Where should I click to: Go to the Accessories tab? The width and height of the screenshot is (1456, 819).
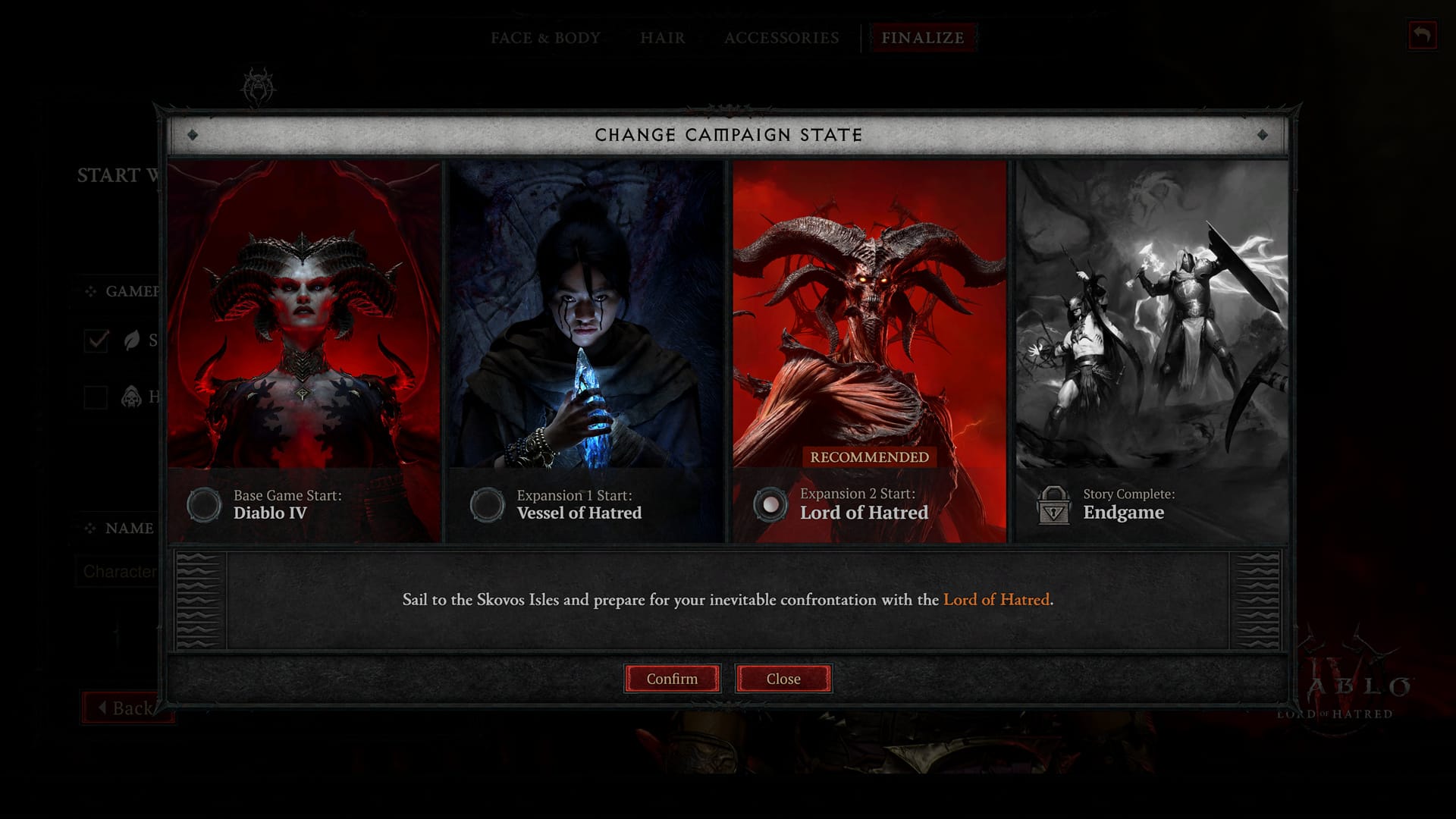pyautogui.click(x=781, y=38)
